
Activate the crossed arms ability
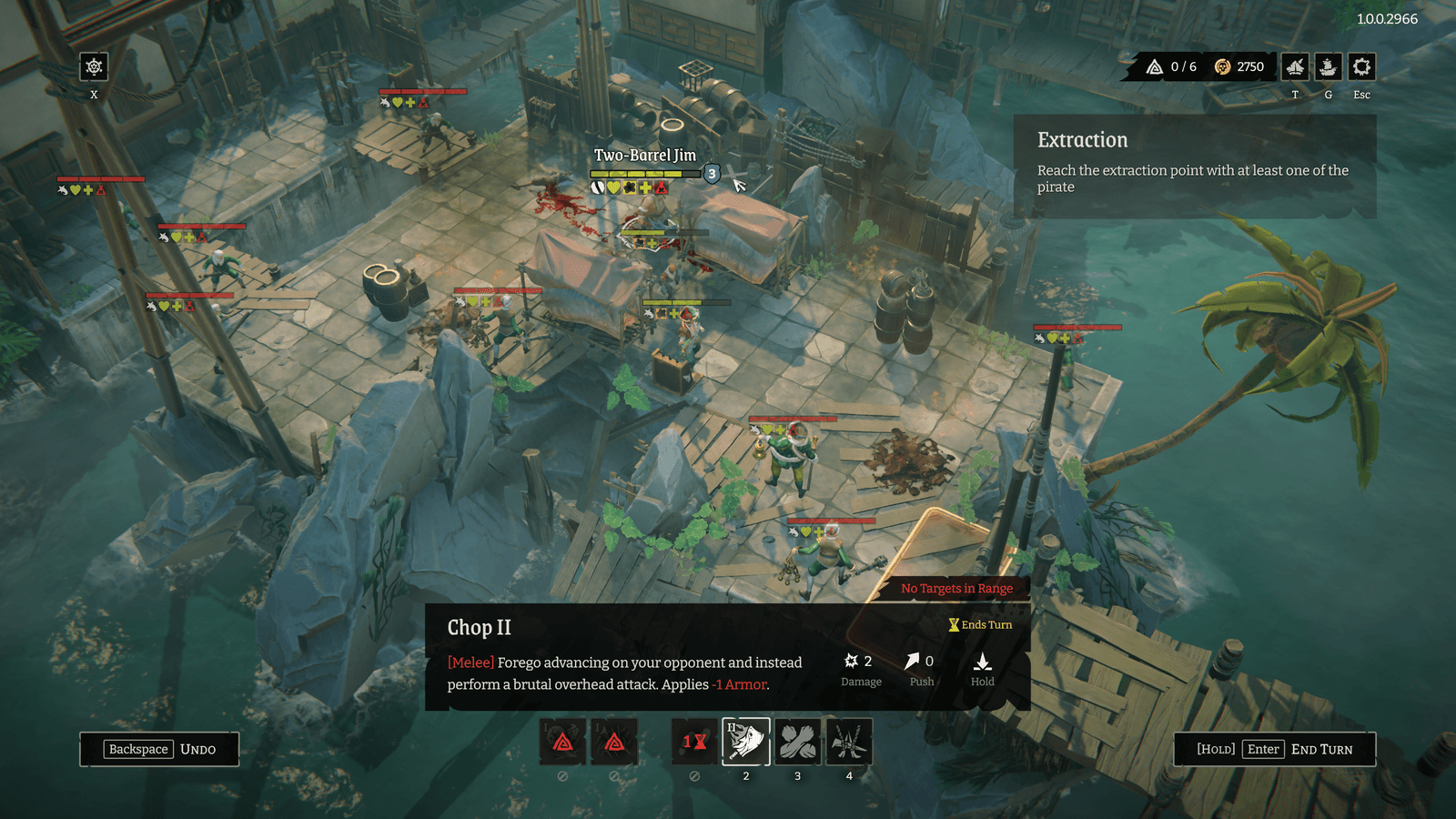pos(797,741)
